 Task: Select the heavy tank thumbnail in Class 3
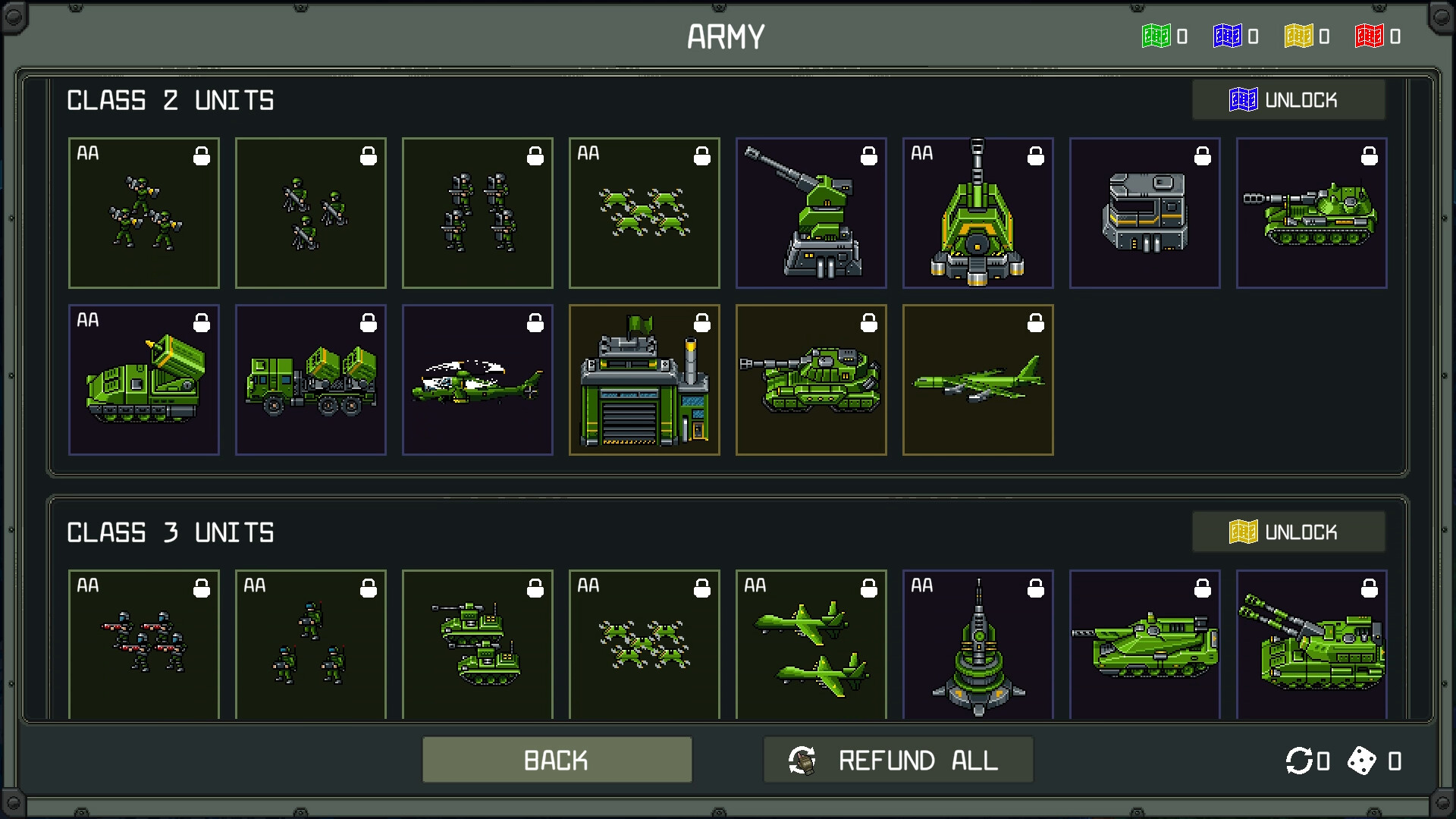coord(1145,645)
